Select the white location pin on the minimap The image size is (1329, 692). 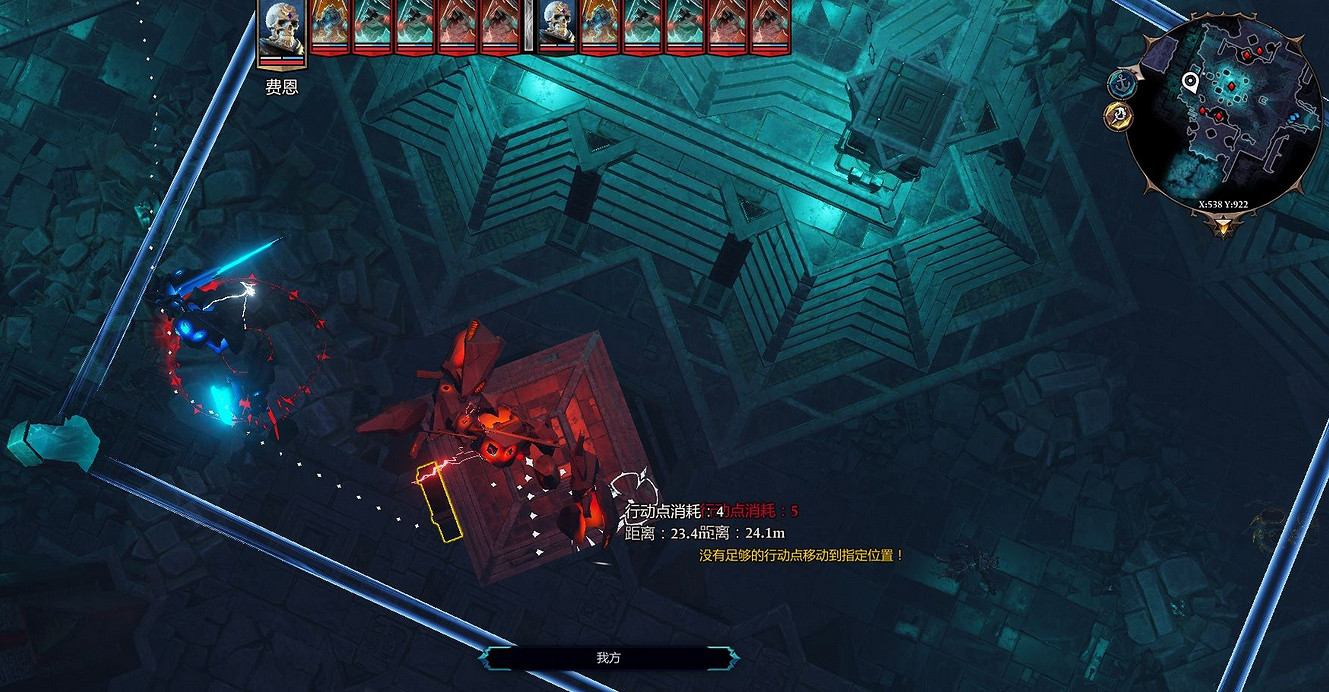click(x=1190, y=82)
